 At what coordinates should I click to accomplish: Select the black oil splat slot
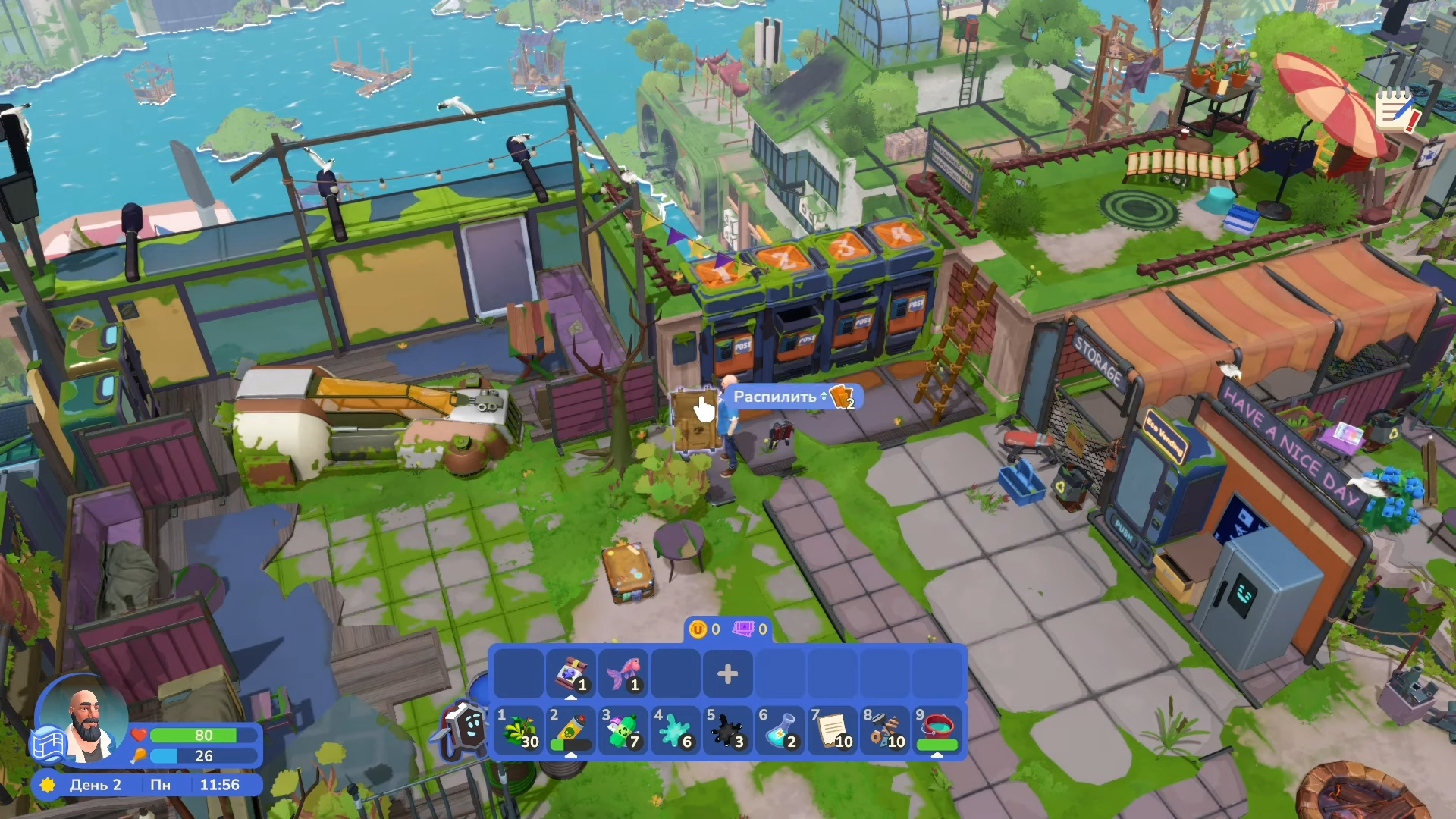click(728, 731)
